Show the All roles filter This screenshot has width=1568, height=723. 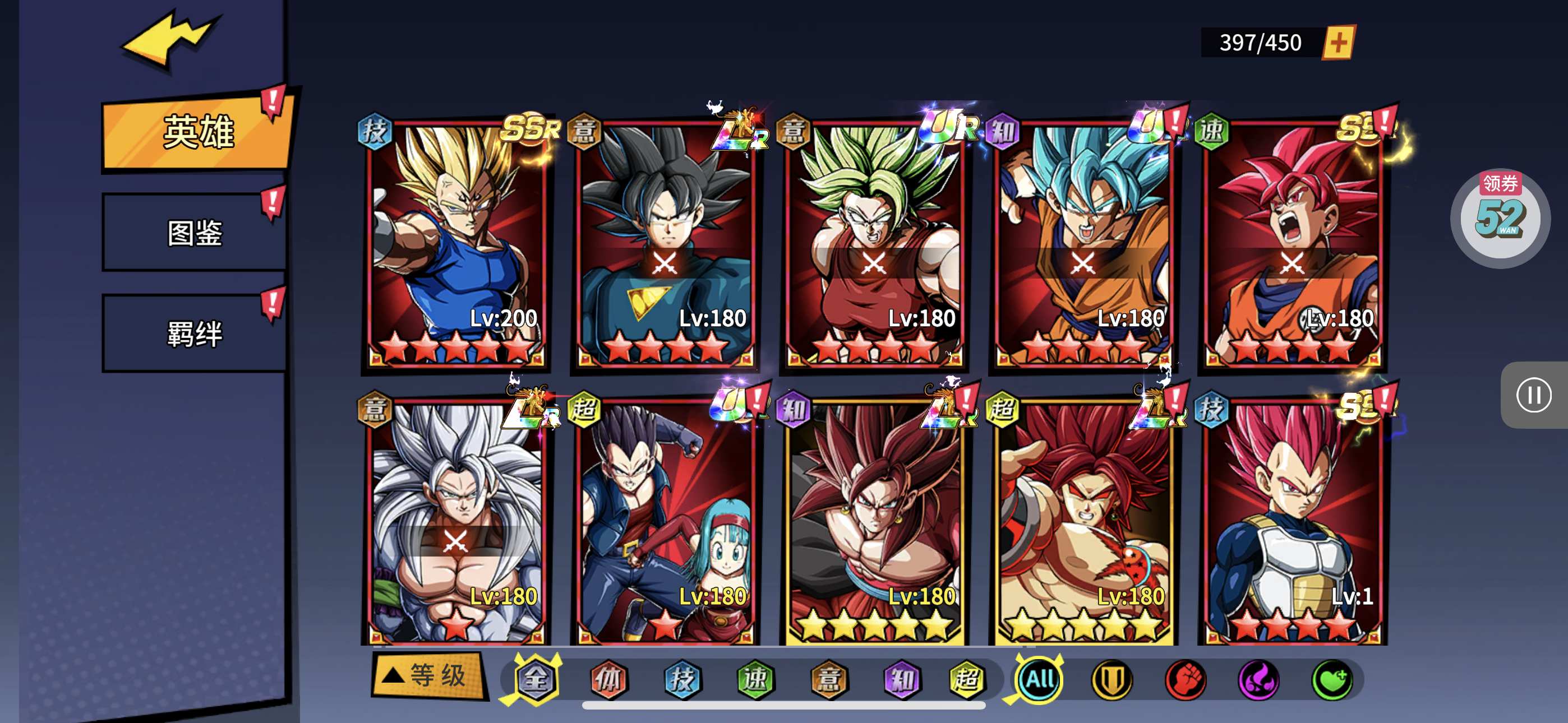click(x=1040, y=679)
